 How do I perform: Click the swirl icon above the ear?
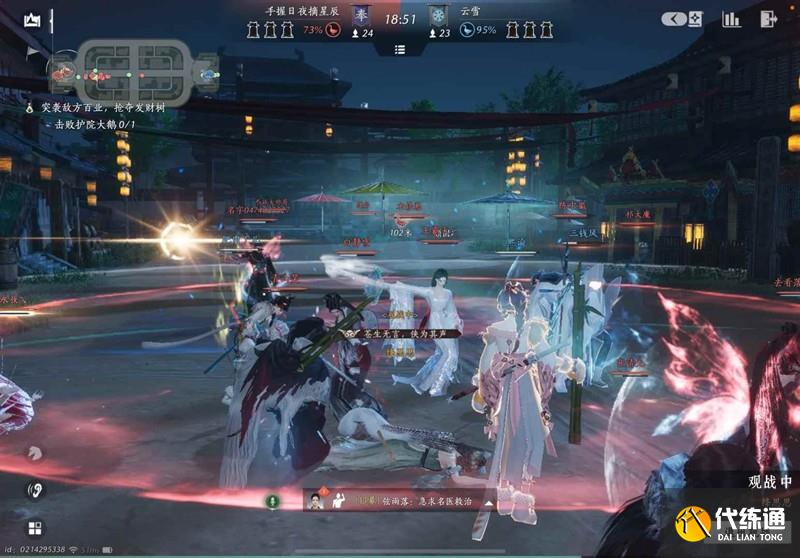[x=33, y=452]
